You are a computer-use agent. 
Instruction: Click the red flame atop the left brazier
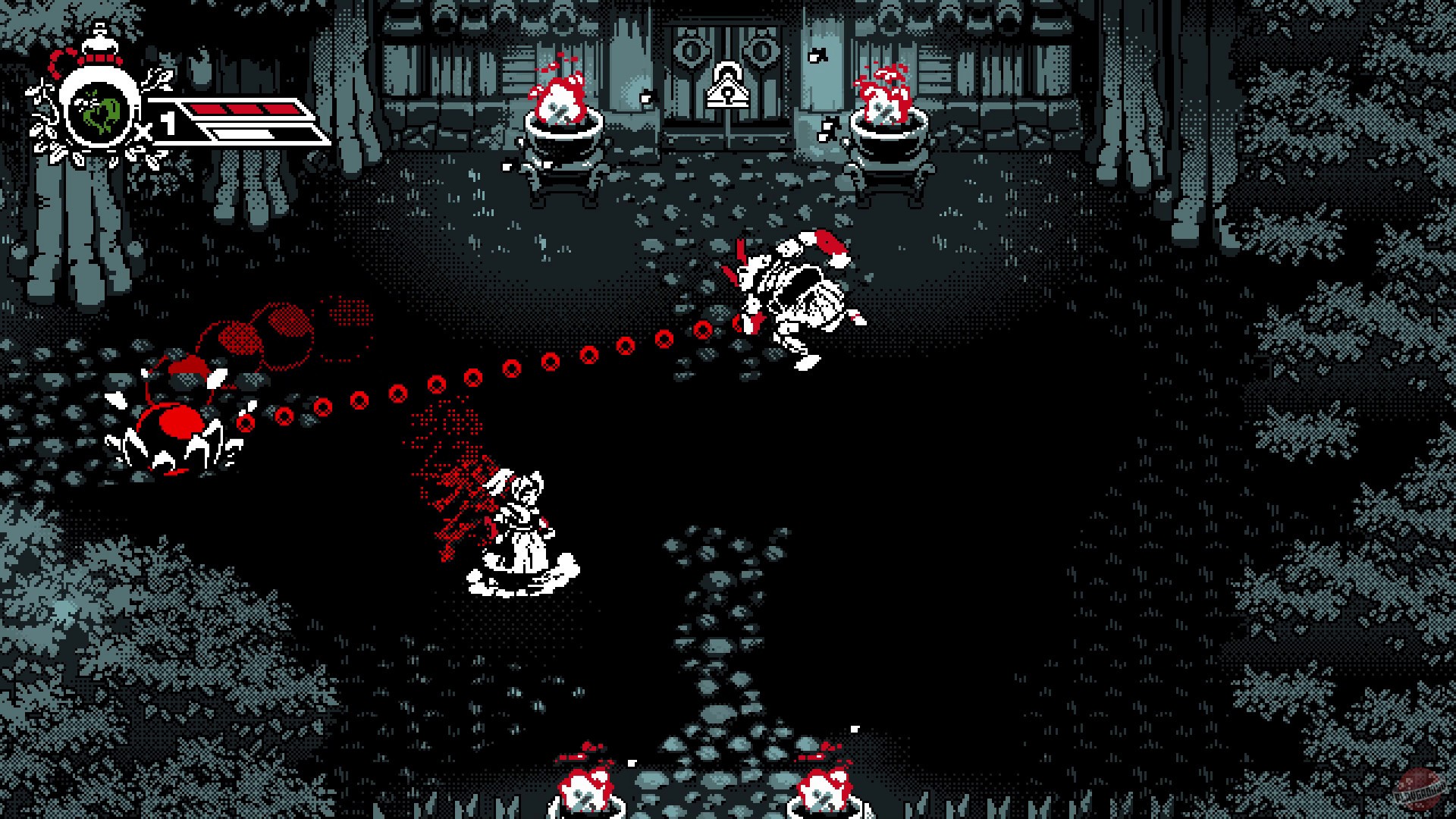click(x=559, y=95)
